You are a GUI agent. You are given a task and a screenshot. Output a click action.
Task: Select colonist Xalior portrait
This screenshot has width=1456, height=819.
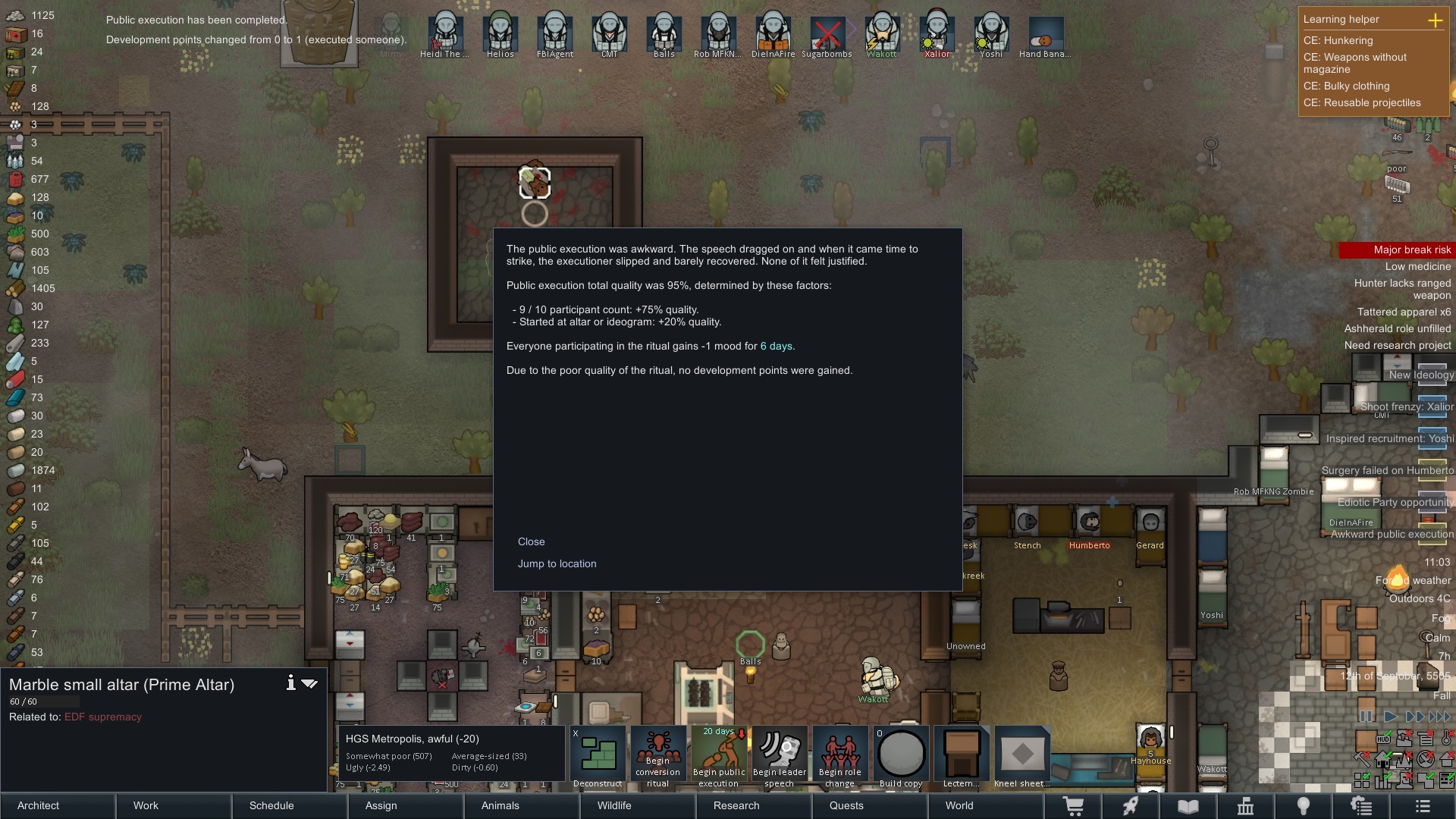937,34
